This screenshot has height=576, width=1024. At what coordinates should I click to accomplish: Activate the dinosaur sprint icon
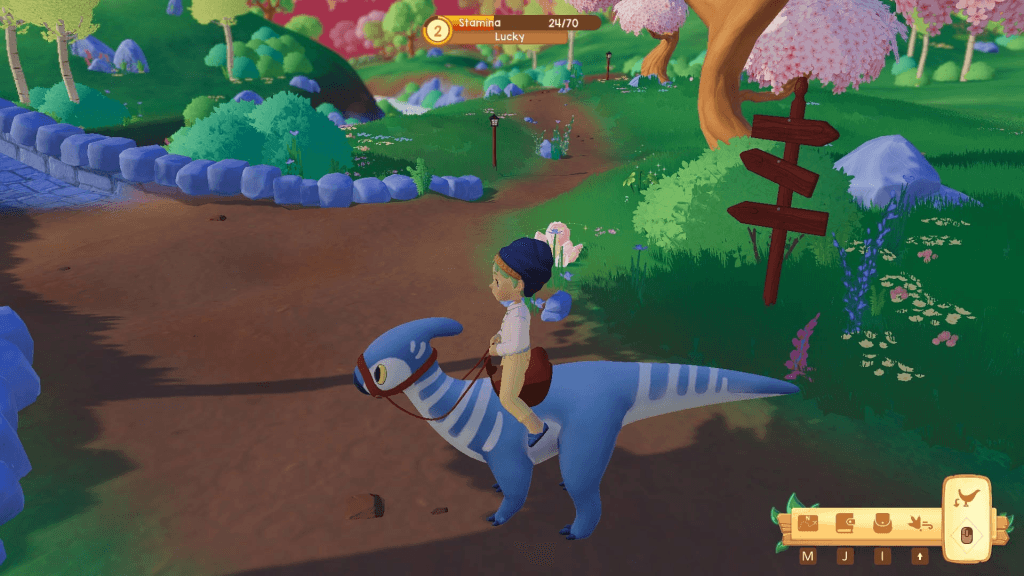coord(919,523)
